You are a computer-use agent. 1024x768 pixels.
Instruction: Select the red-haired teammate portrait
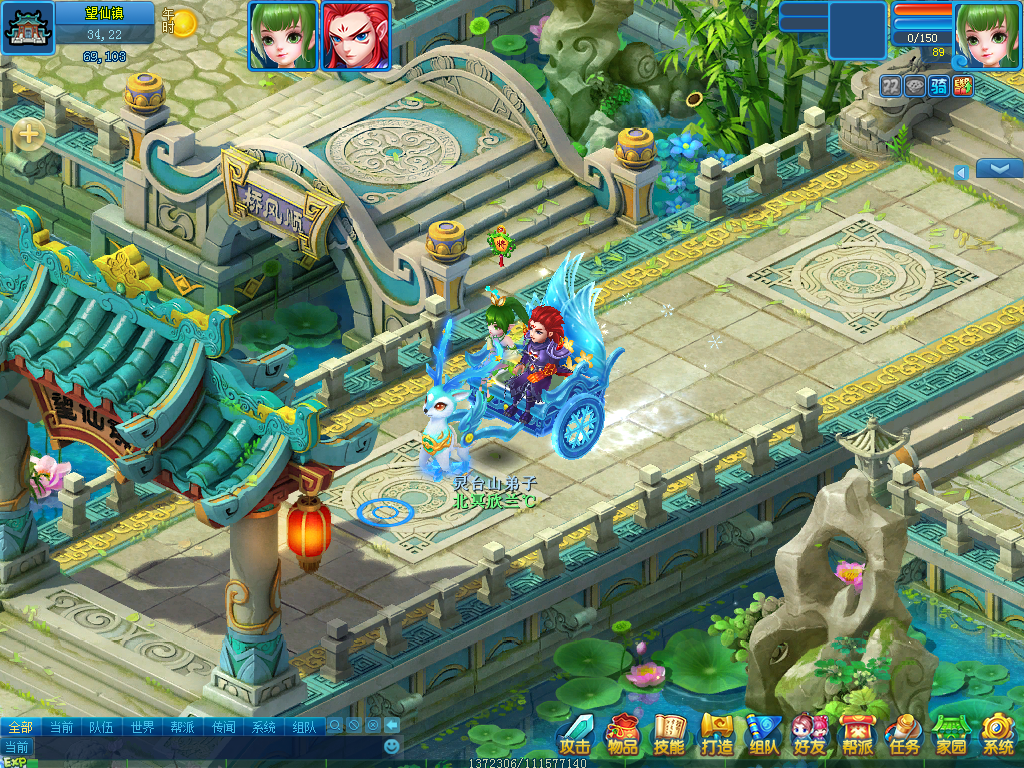coord(356,35)
